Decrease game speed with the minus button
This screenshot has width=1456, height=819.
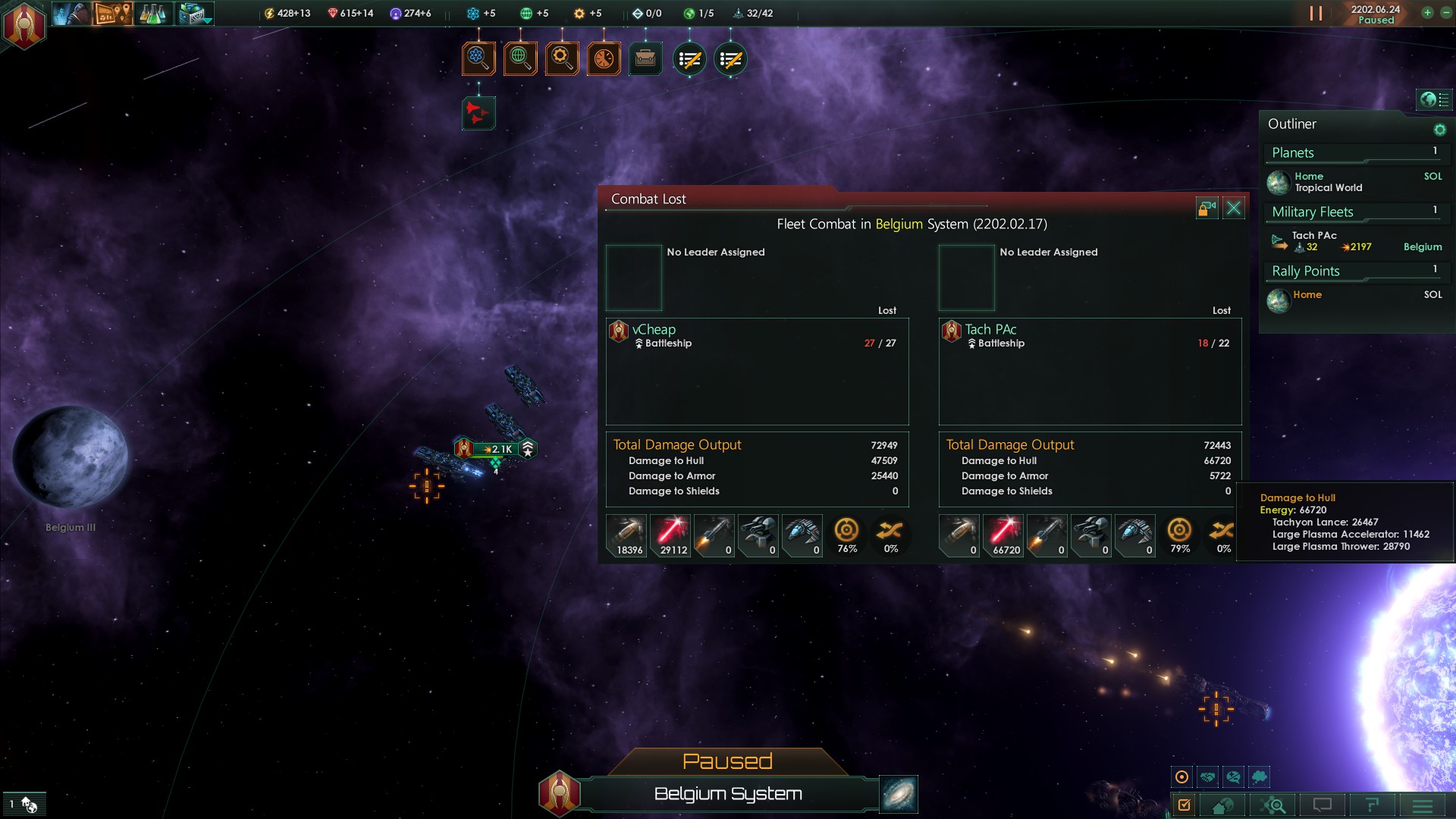[1445, 13]
